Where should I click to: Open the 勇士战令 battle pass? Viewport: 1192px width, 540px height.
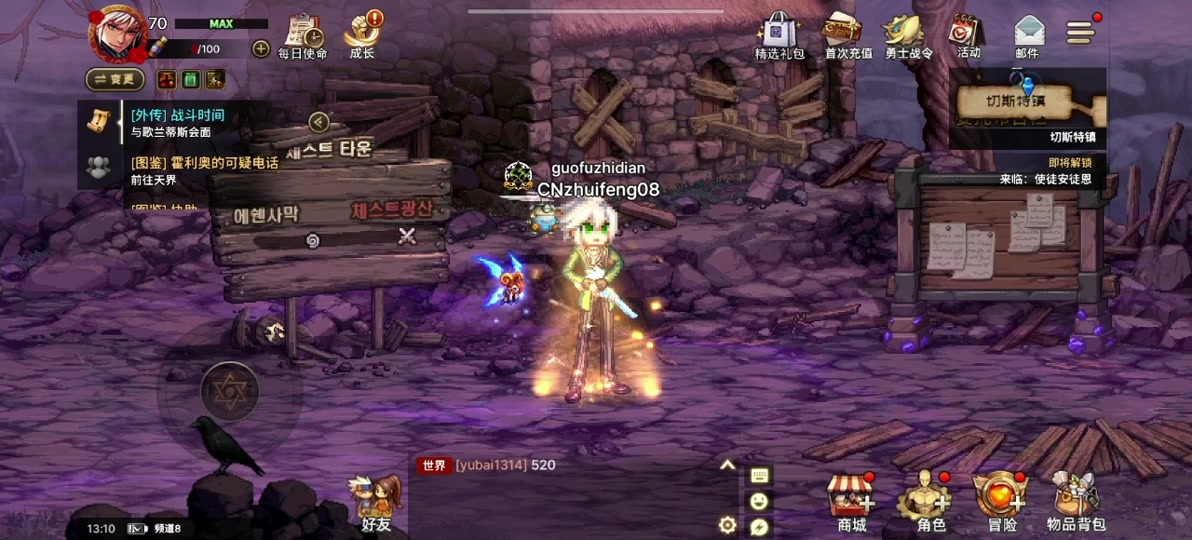tap(908, 36)
